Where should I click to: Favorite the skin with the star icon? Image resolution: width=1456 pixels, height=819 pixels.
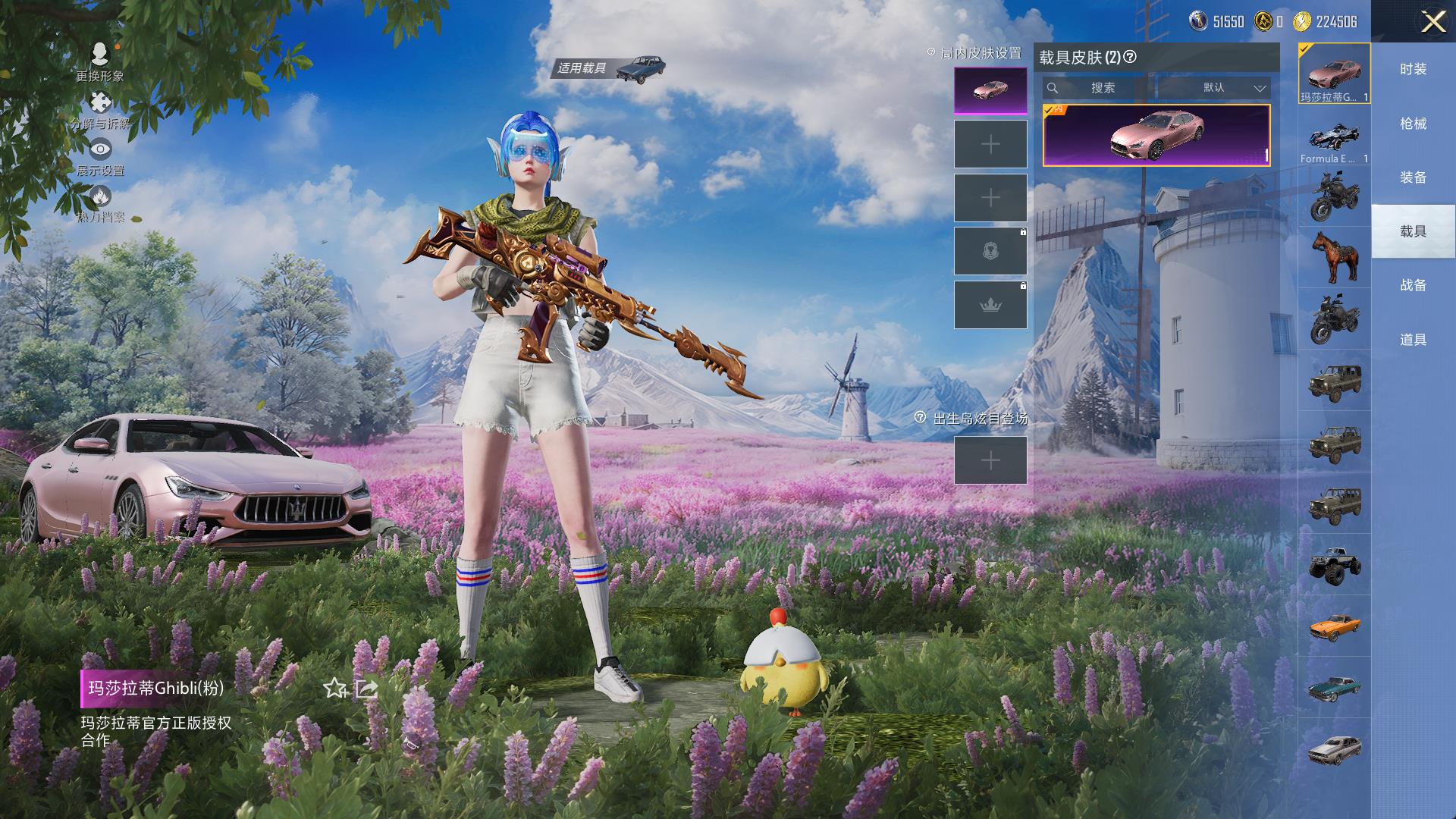334,688
